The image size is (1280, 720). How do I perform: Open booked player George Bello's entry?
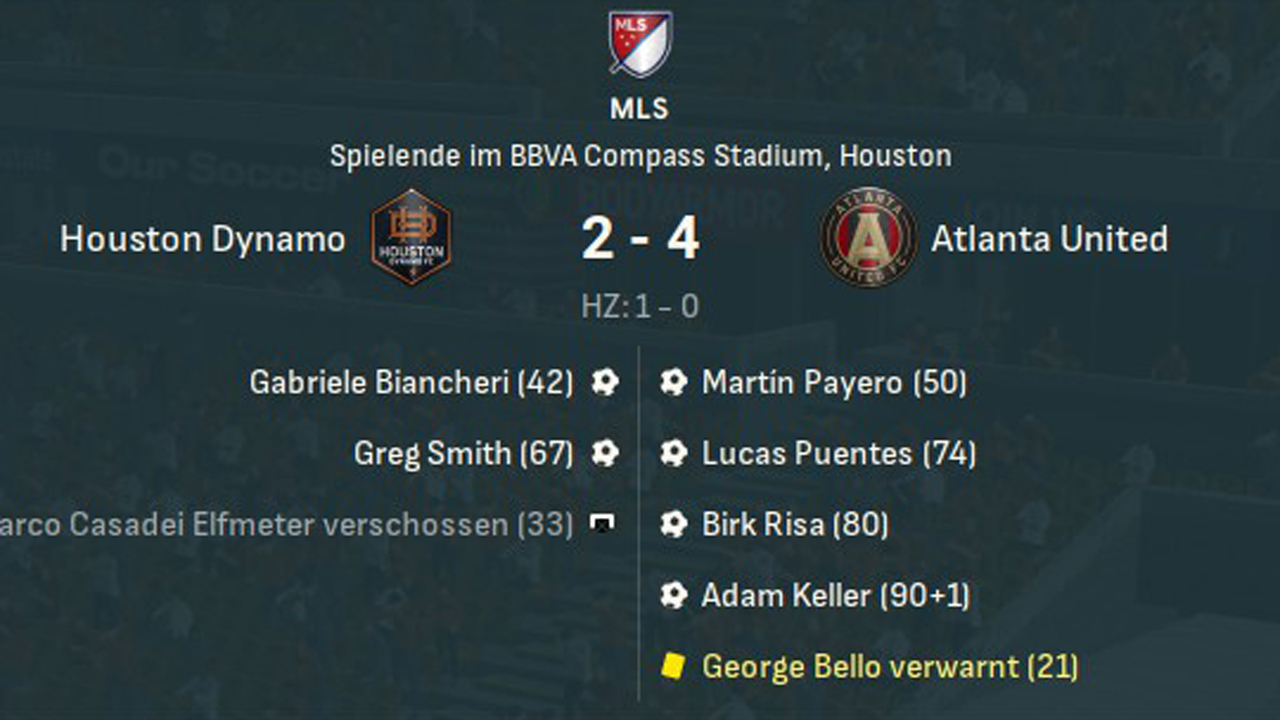[890, 667]
